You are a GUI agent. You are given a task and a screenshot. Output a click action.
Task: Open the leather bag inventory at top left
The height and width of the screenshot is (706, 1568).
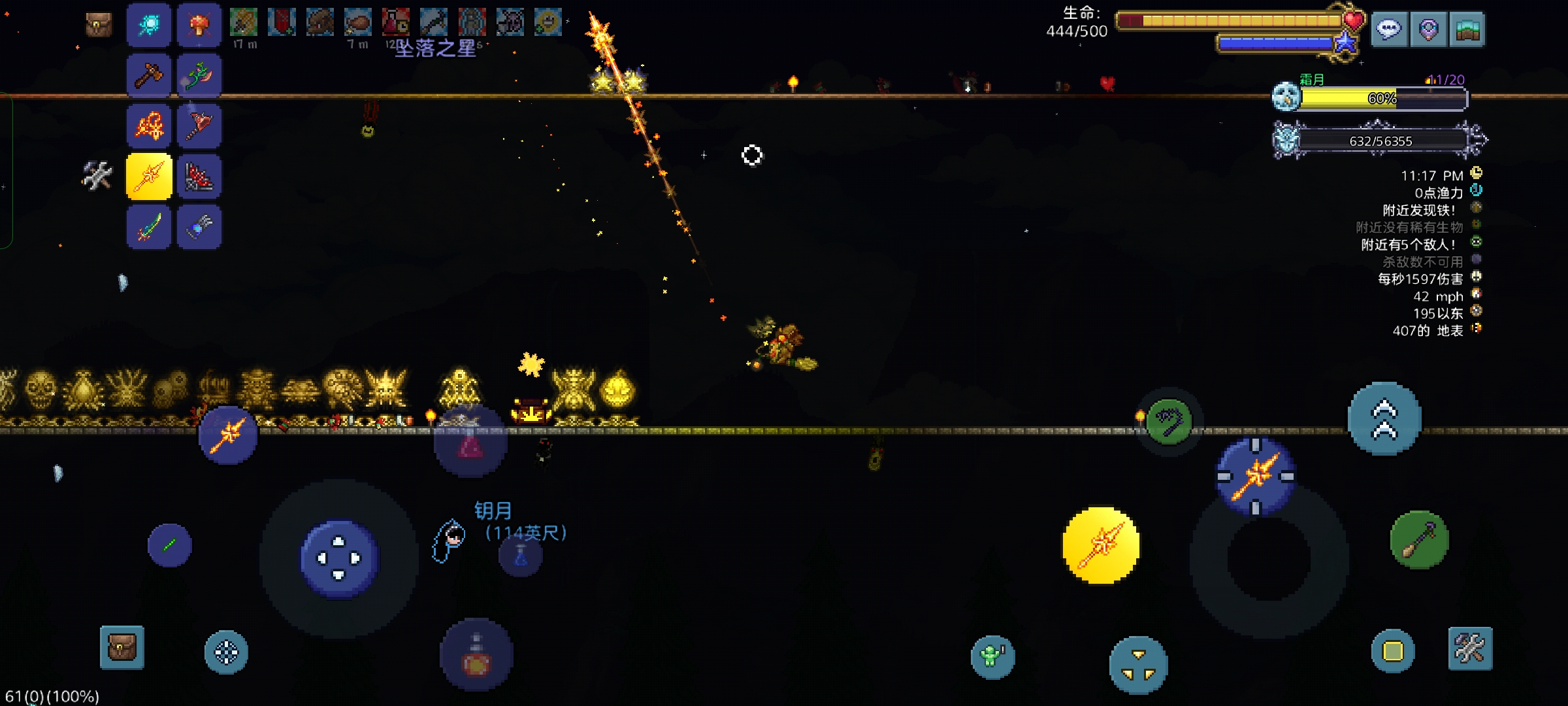pos(99,25)
